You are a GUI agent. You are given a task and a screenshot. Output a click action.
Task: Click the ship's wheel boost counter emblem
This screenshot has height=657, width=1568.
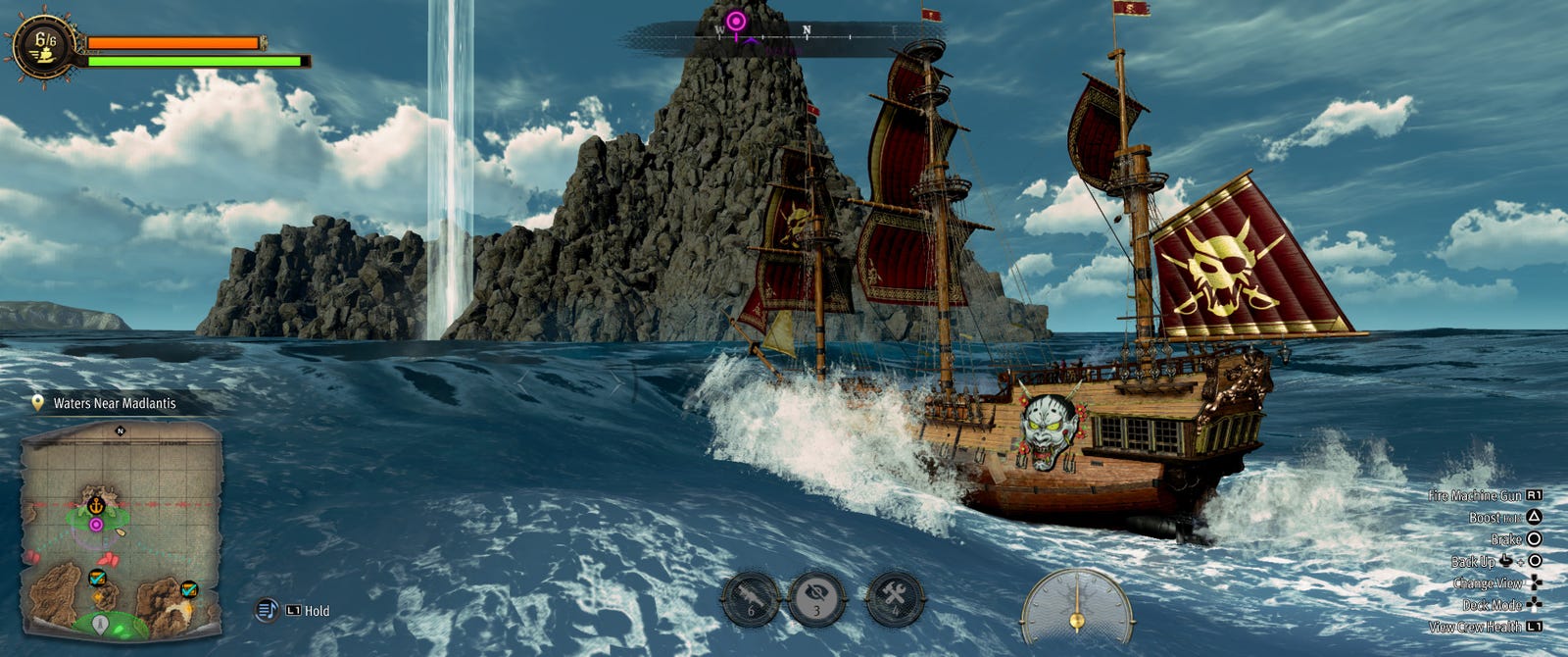(44, 45)
